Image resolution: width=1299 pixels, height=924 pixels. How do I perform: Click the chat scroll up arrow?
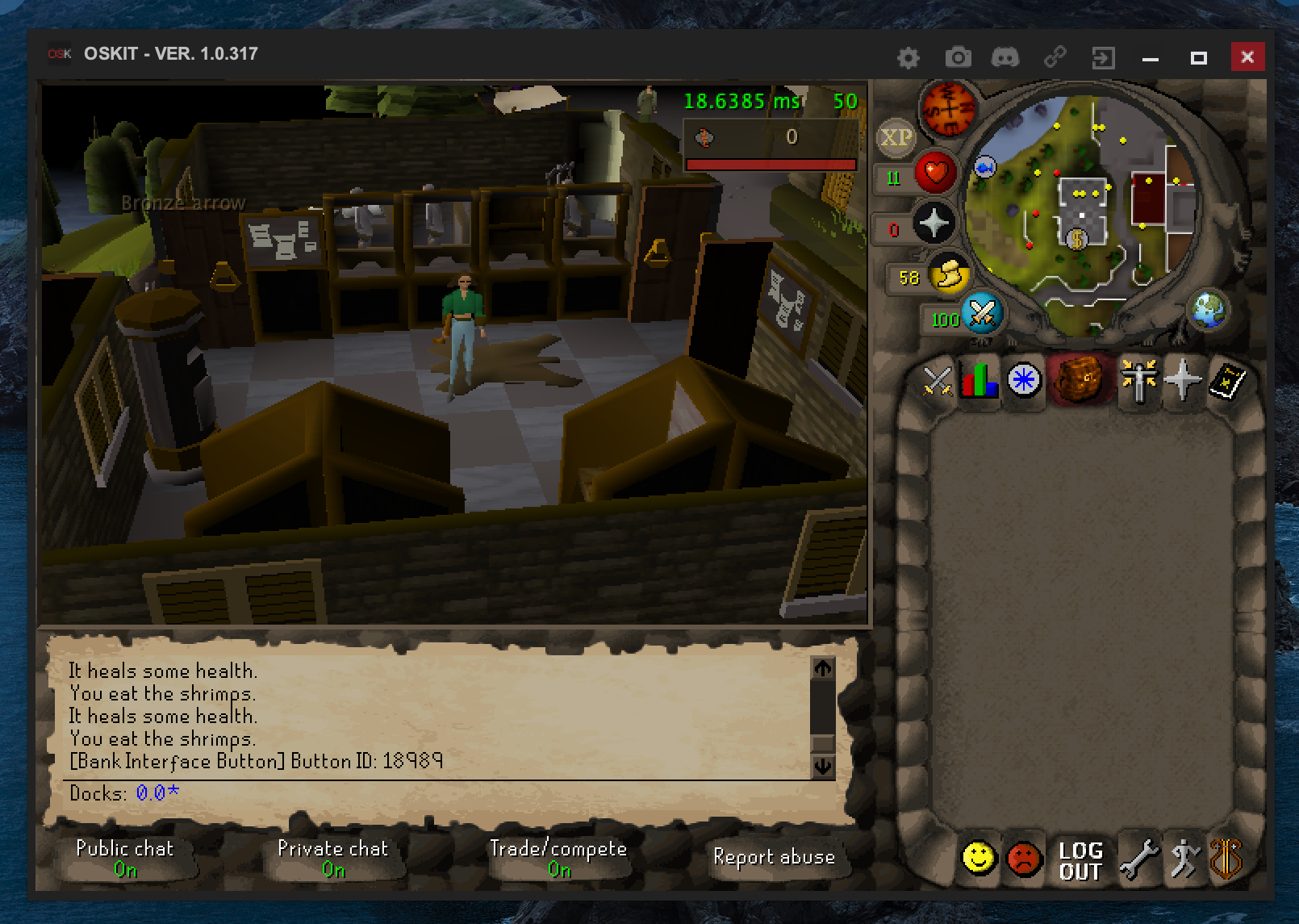(x=823, y=667)
